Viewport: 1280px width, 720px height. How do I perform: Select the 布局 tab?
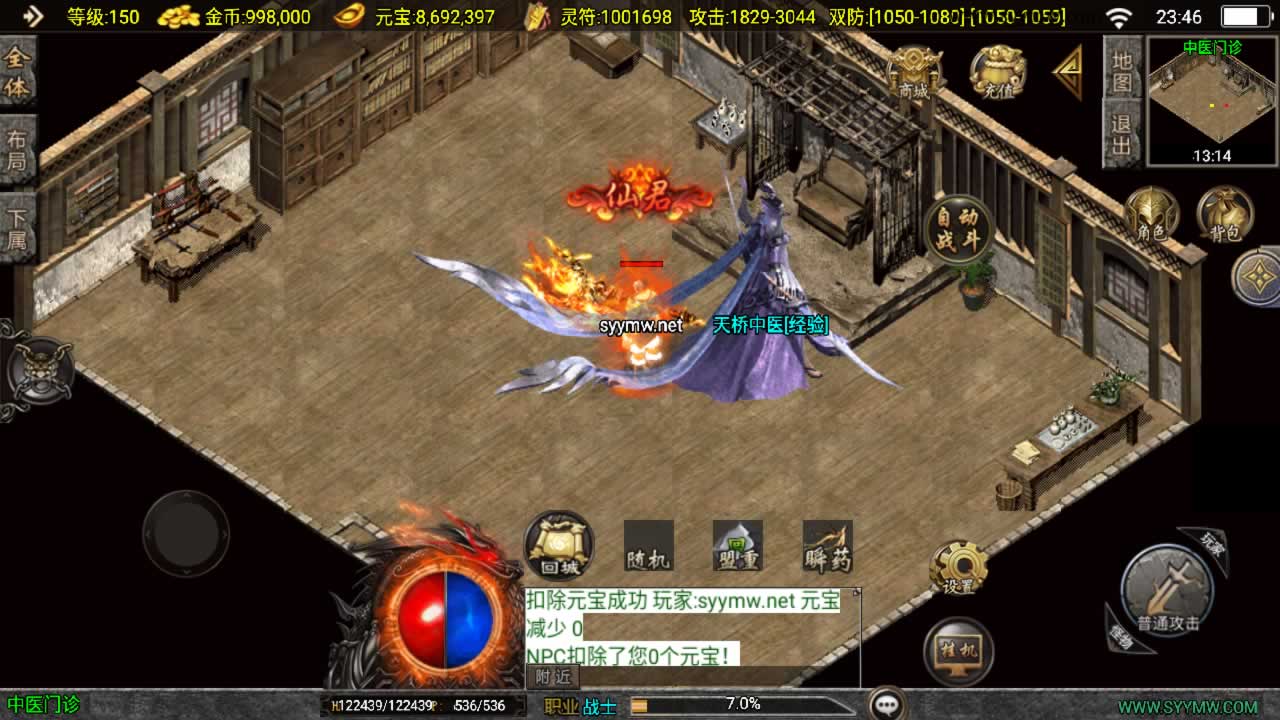coord(17,150)
